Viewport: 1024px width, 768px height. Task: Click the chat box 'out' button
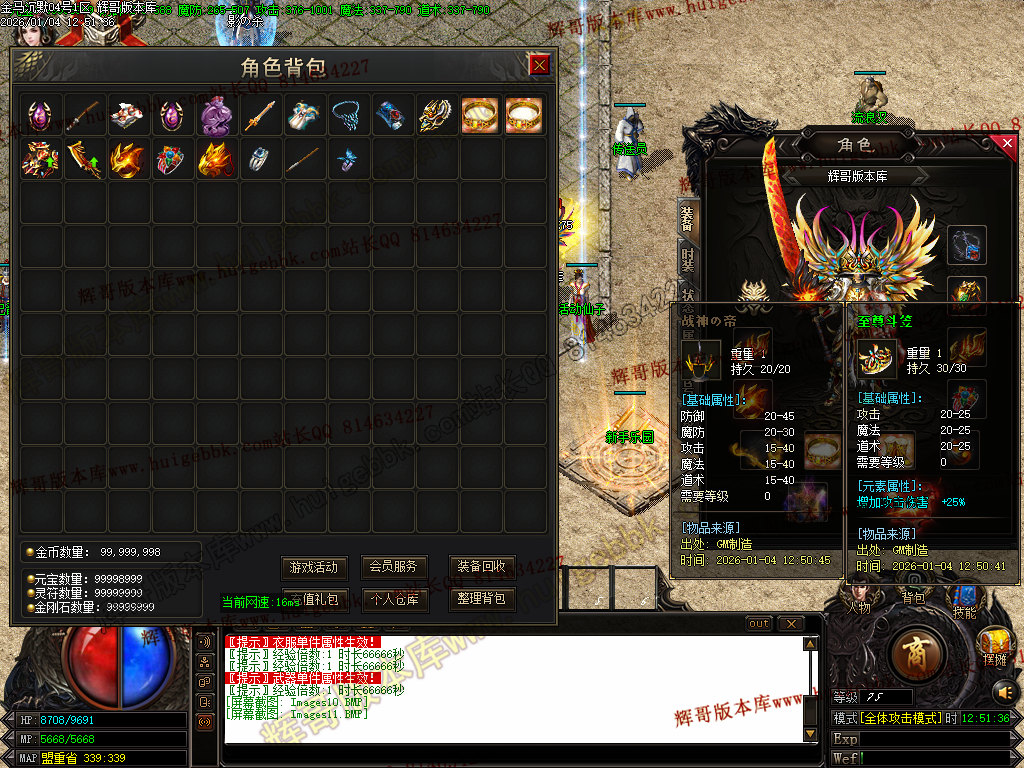click(760, 624)
